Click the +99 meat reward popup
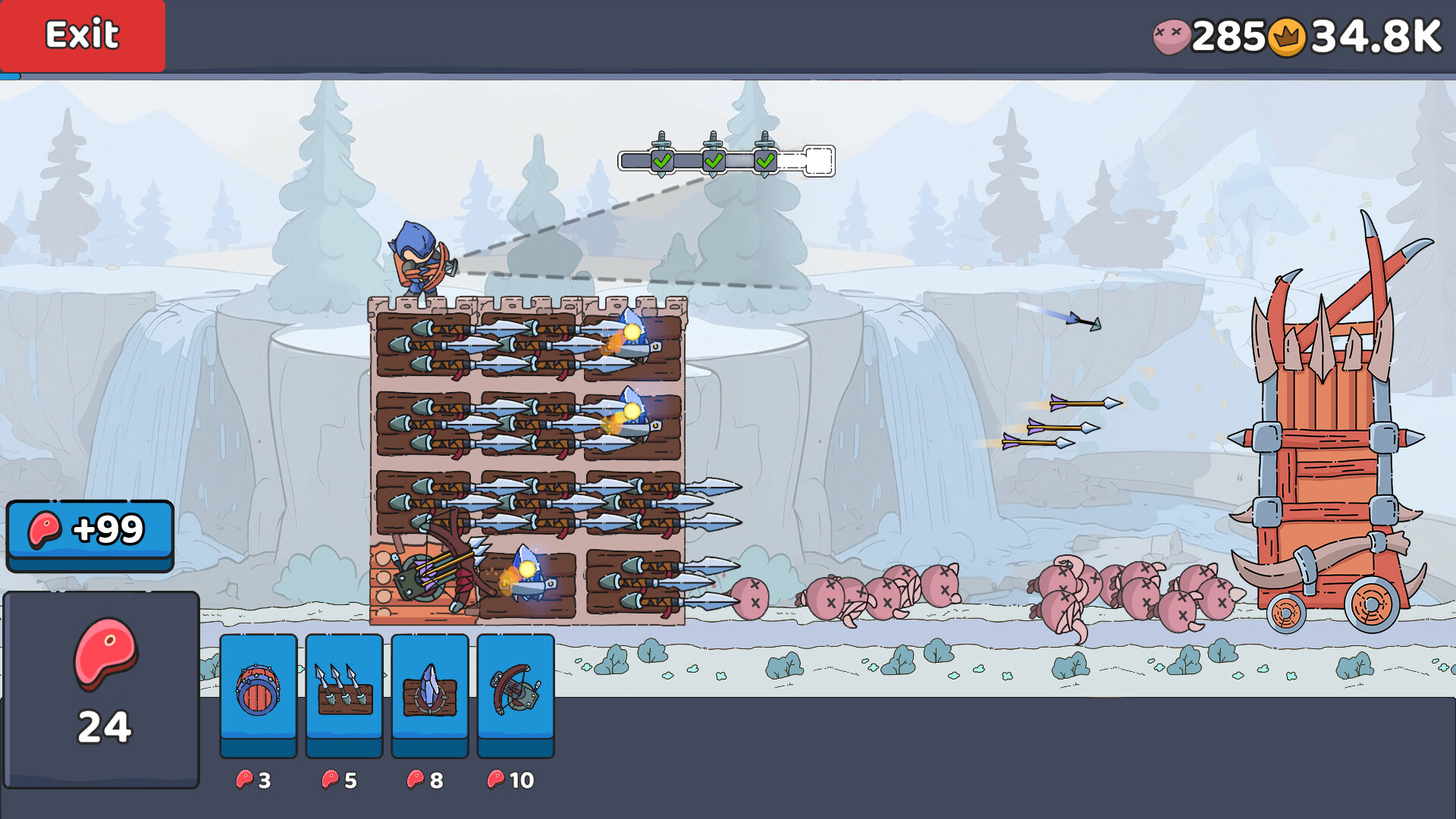The width and height of the screenshot is (1456, 819). pos(89,531)
